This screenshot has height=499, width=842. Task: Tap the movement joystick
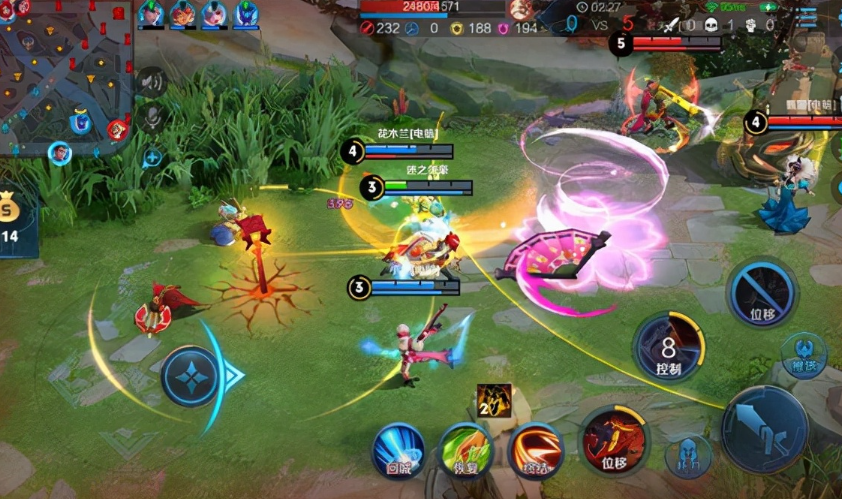click(x=191, y=376)
